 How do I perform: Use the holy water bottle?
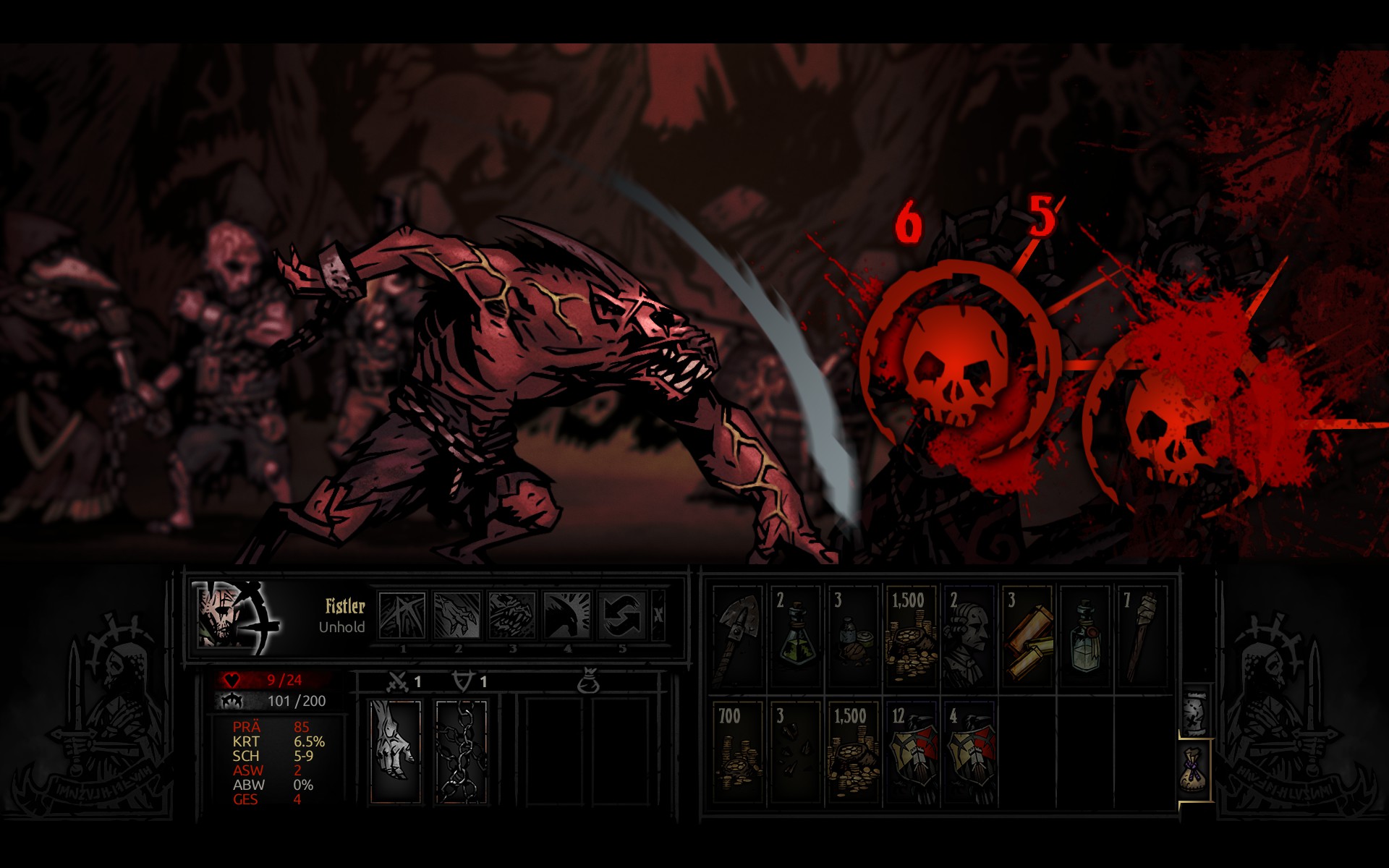click(1085, 637)
